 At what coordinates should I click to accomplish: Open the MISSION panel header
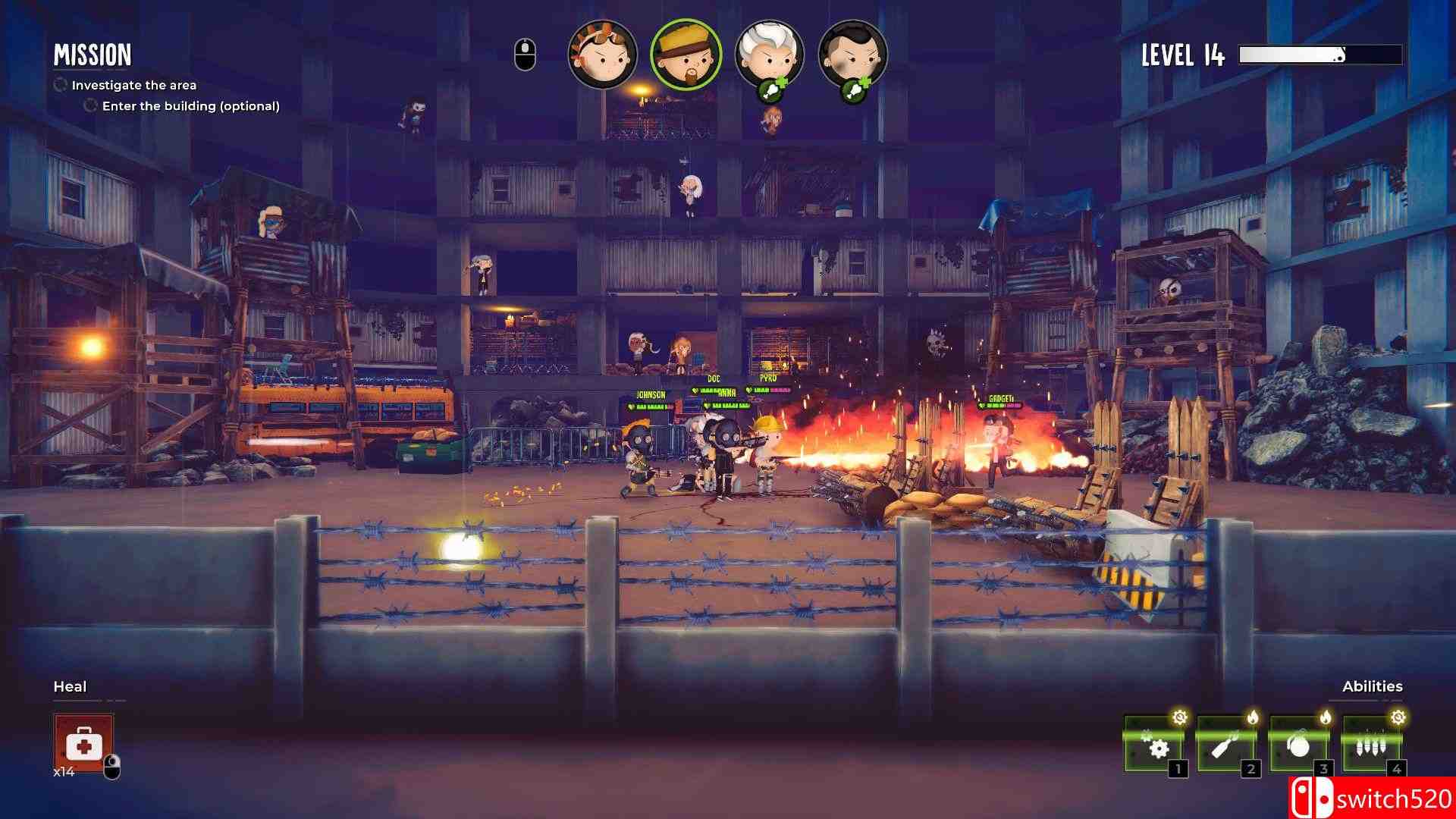point(93,55)
